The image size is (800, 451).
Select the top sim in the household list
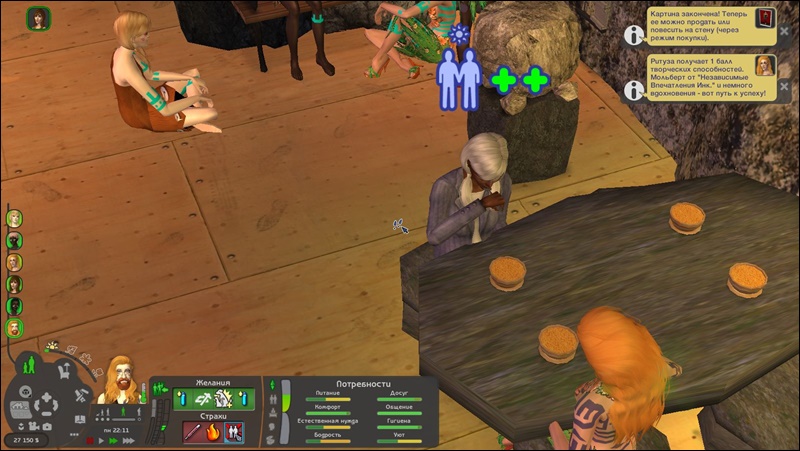[14, 218]
